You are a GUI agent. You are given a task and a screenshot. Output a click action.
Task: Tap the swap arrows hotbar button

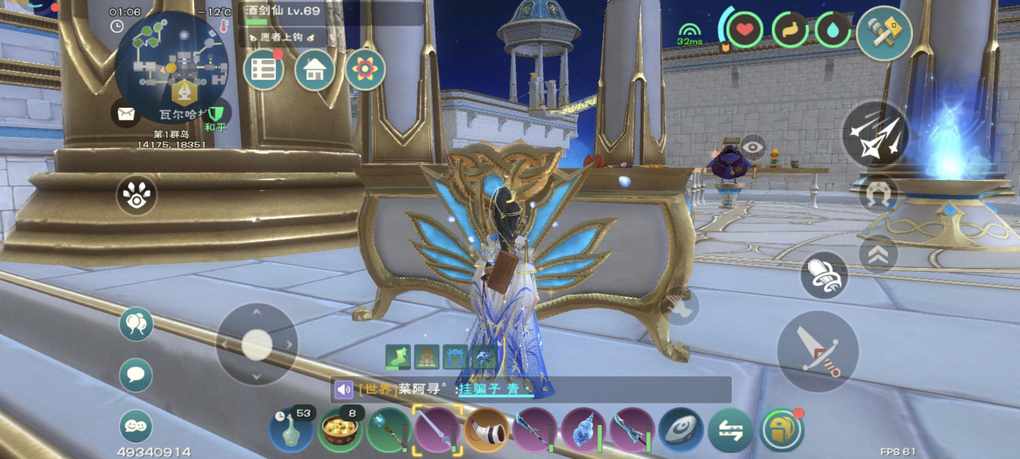click(x=731, y=430)
